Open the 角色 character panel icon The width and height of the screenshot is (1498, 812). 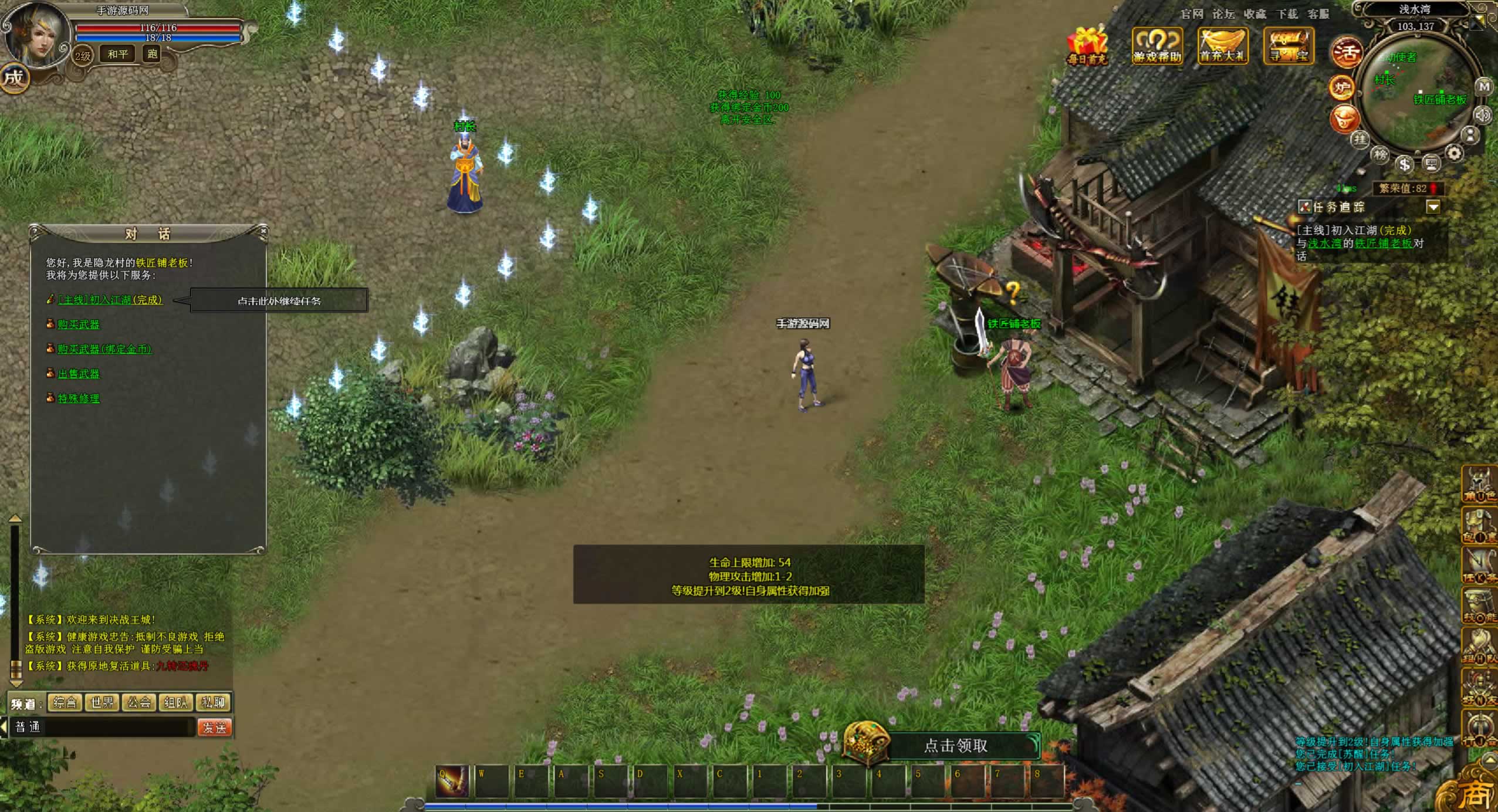(x=1479, y=485)
